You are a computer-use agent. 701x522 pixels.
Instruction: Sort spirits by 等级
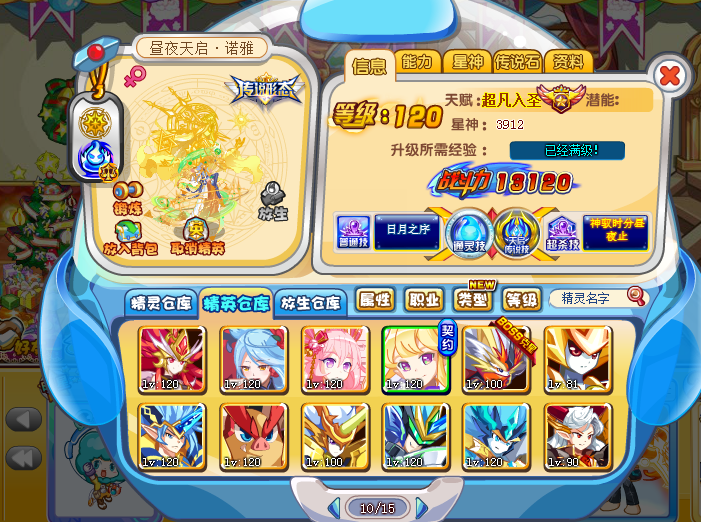click(x=521, y=299)
